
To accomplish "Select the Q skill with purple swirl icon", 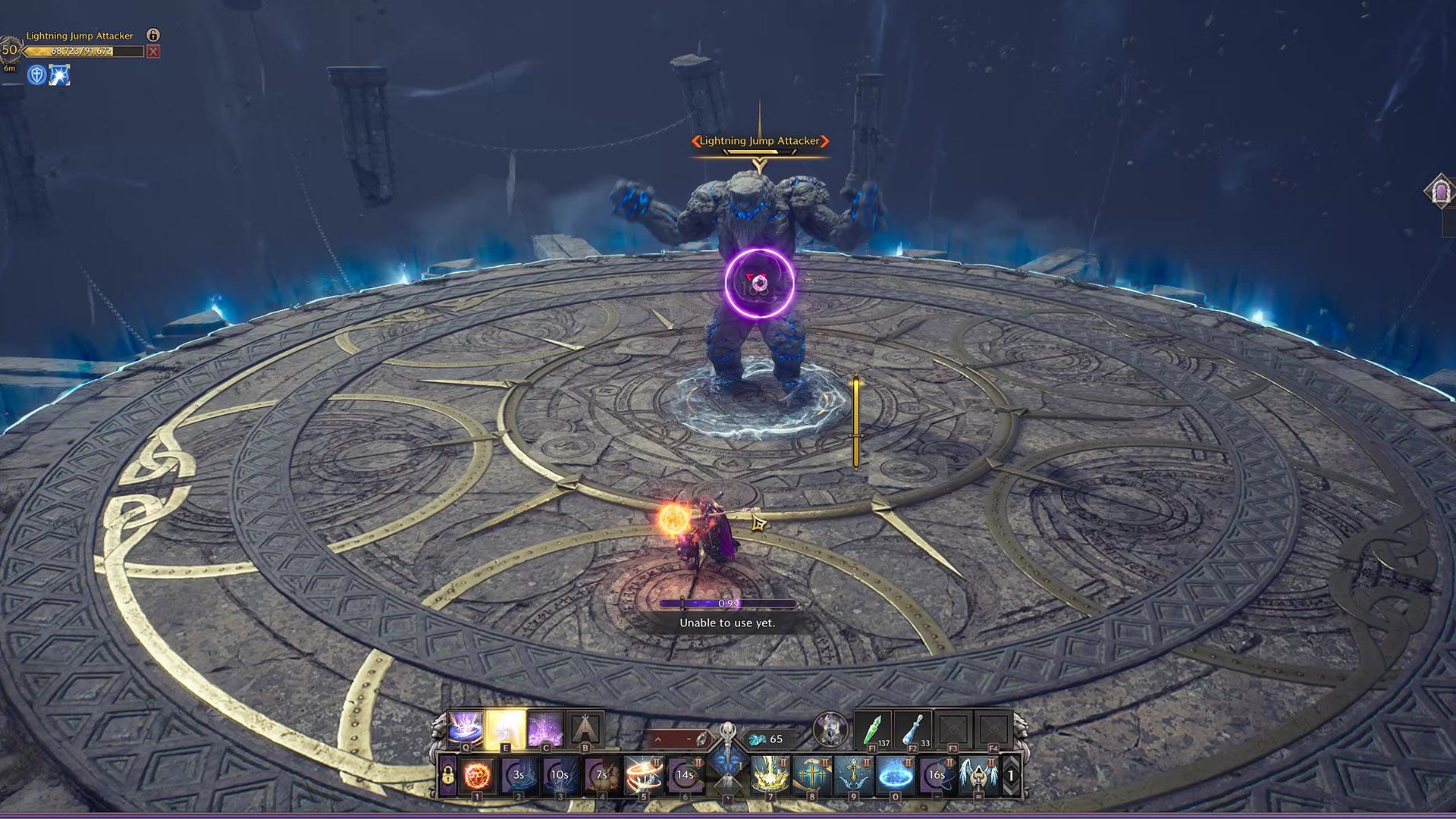I will pyautogui.click(x=465, y=727).
